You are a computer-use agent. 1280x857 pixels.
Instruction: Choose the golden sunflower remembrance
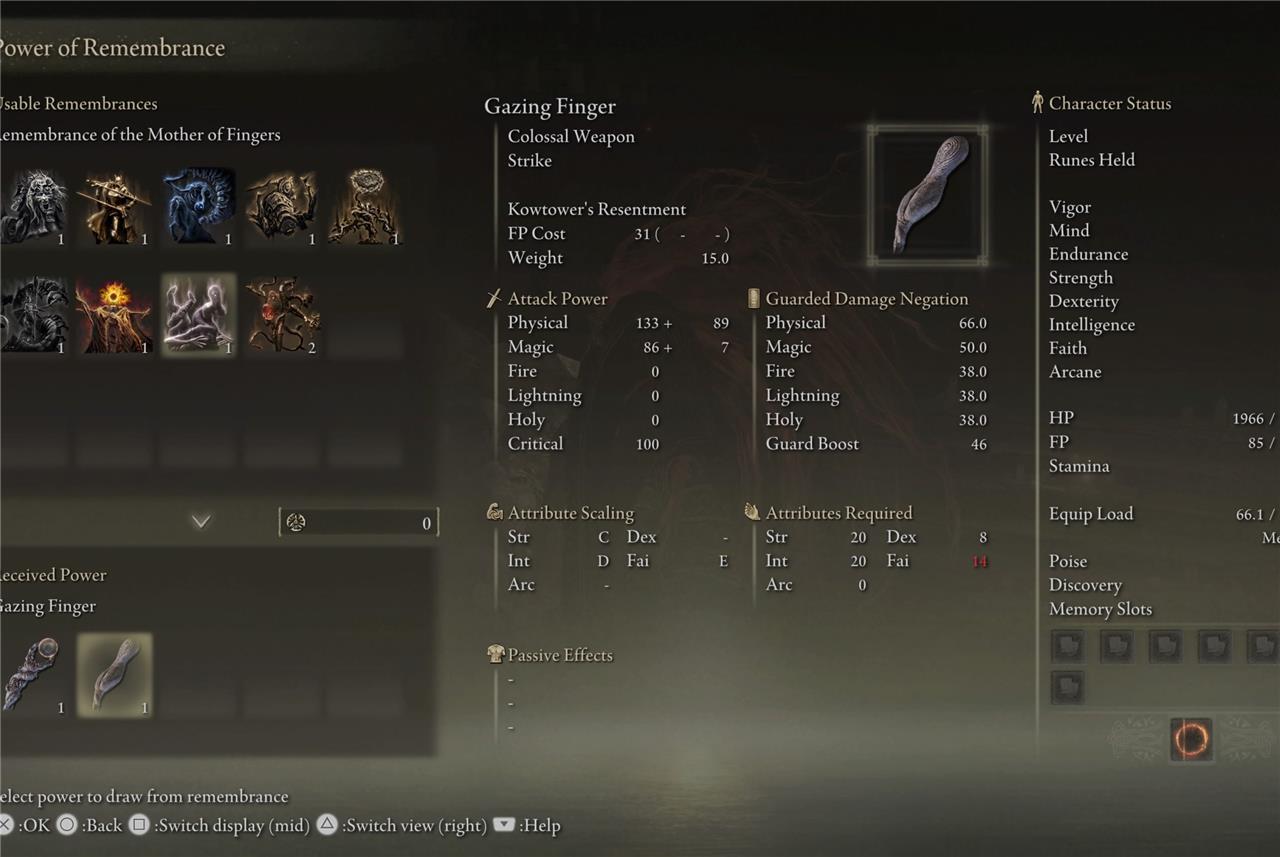tap(366, 206)
